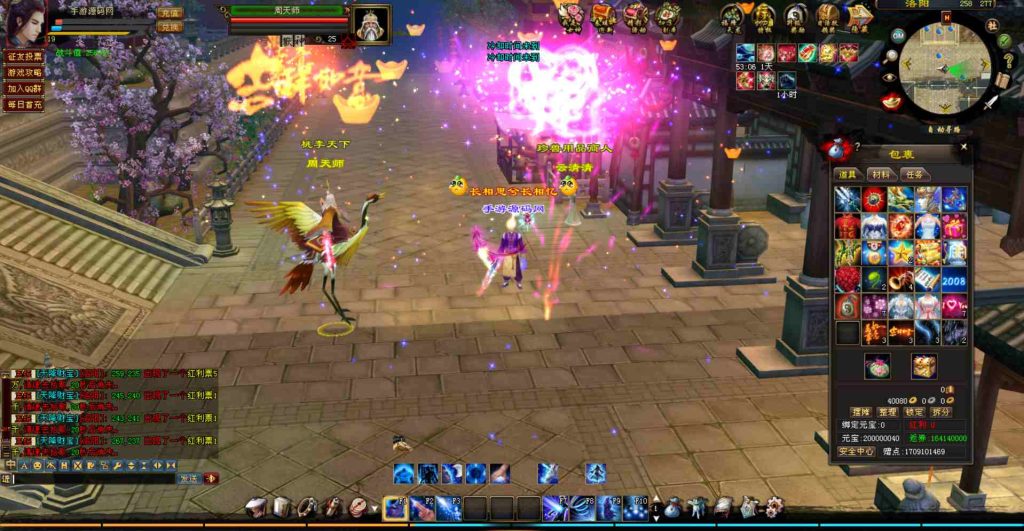Select the 2008 item in the bag
1024x531 pixels.
(954, 279)
